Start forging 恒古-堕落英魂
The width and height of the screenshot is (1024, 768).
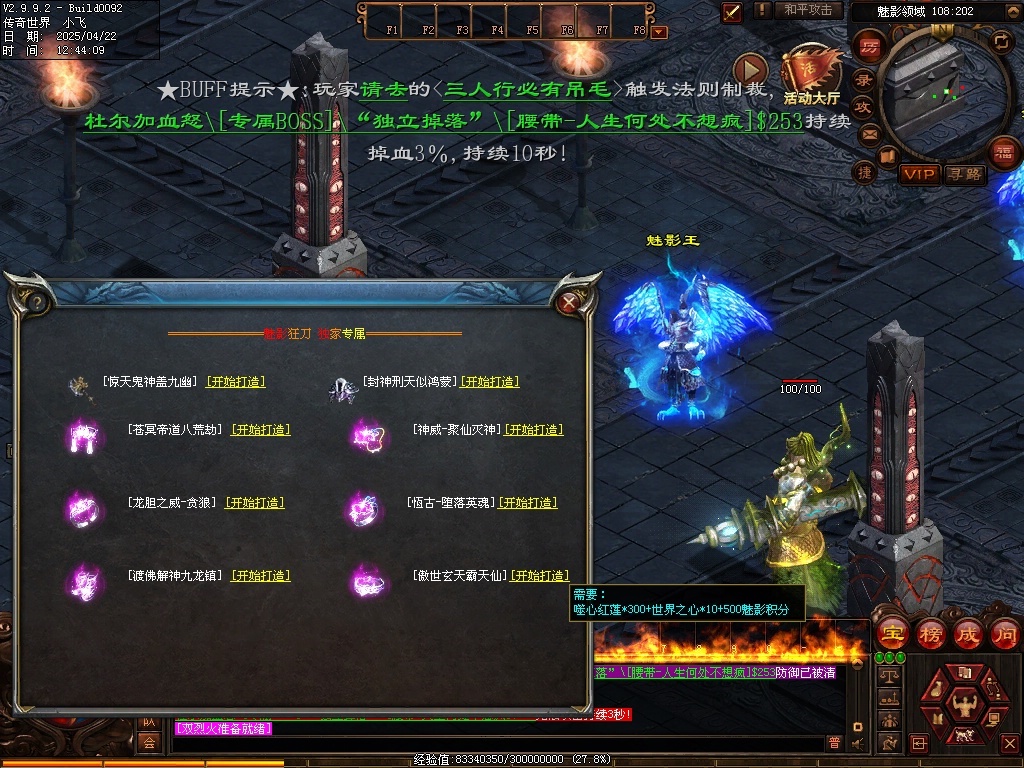(x=528, y=503)
